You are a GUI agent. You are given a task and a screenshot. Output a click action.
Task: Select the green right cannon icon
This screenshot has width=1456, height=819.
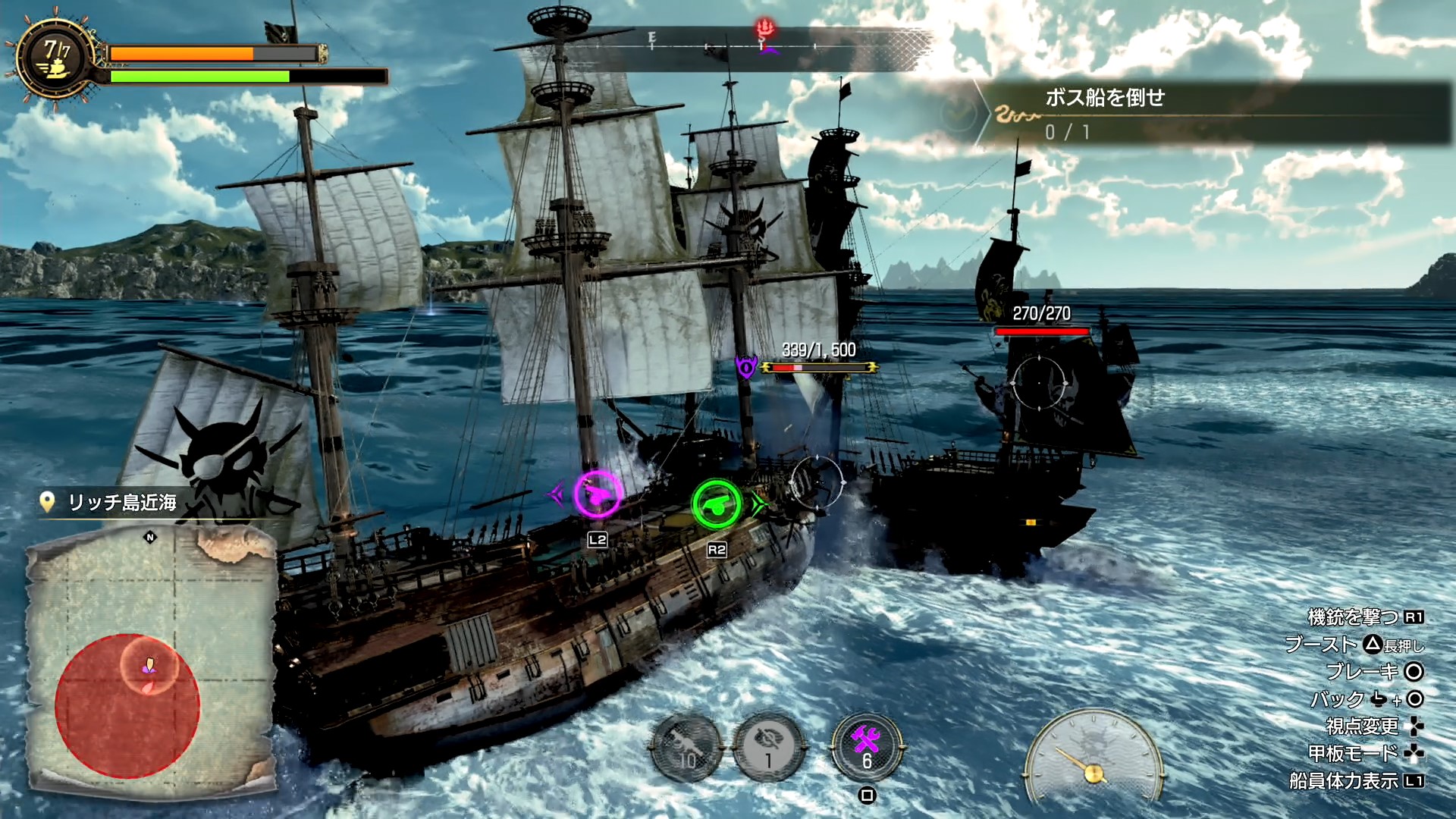[716, 504]
